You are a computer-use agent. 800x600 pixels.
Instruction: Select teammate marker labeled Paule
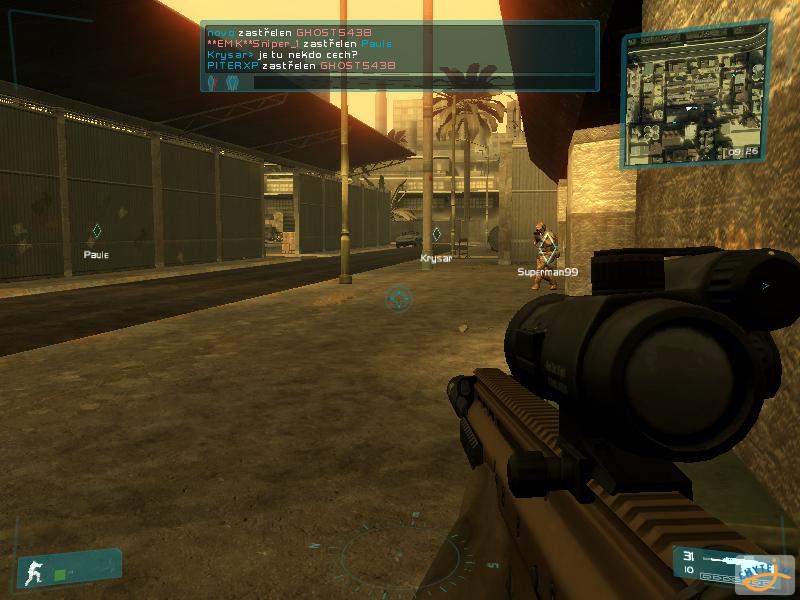point(96,232)
